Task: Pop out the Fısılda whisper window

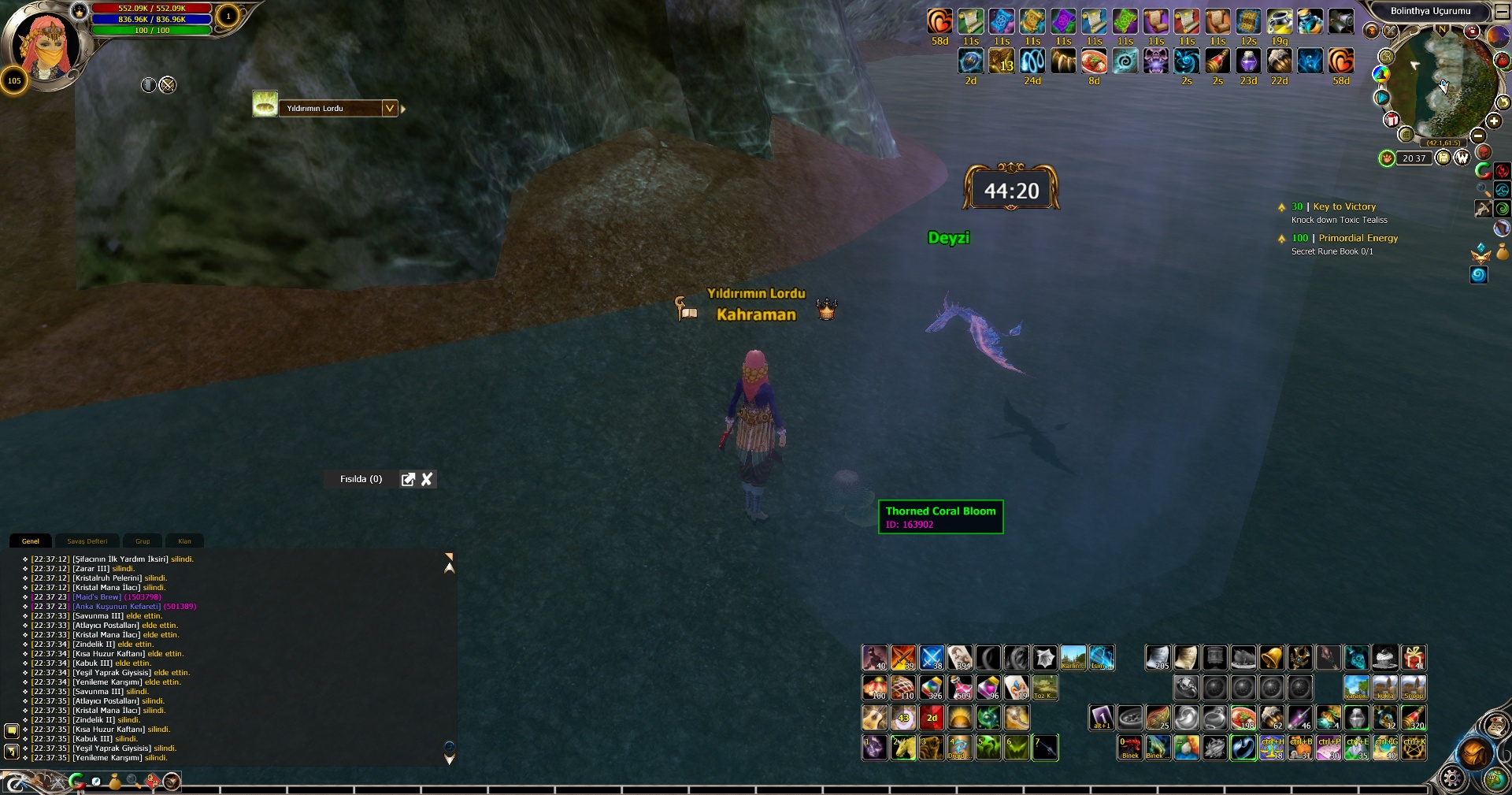Action: pos(408,479)
